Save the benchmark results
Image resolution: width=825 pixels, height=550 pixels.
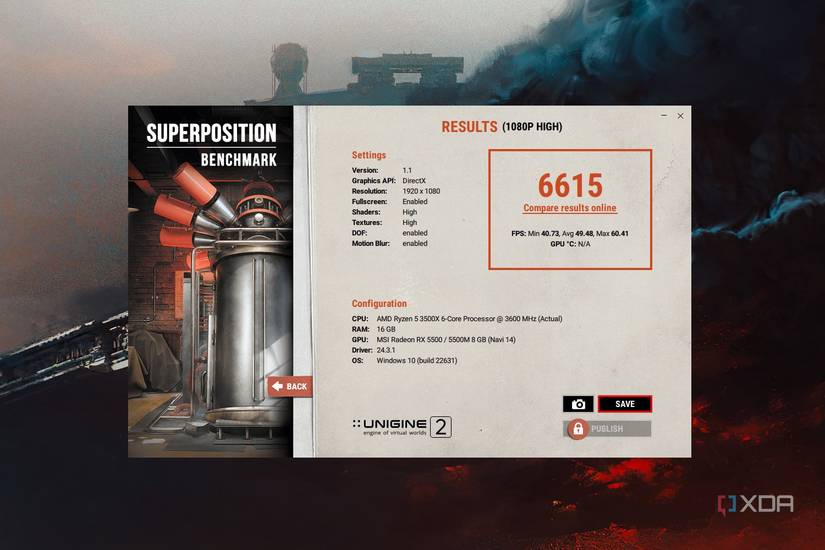[624, 404]
